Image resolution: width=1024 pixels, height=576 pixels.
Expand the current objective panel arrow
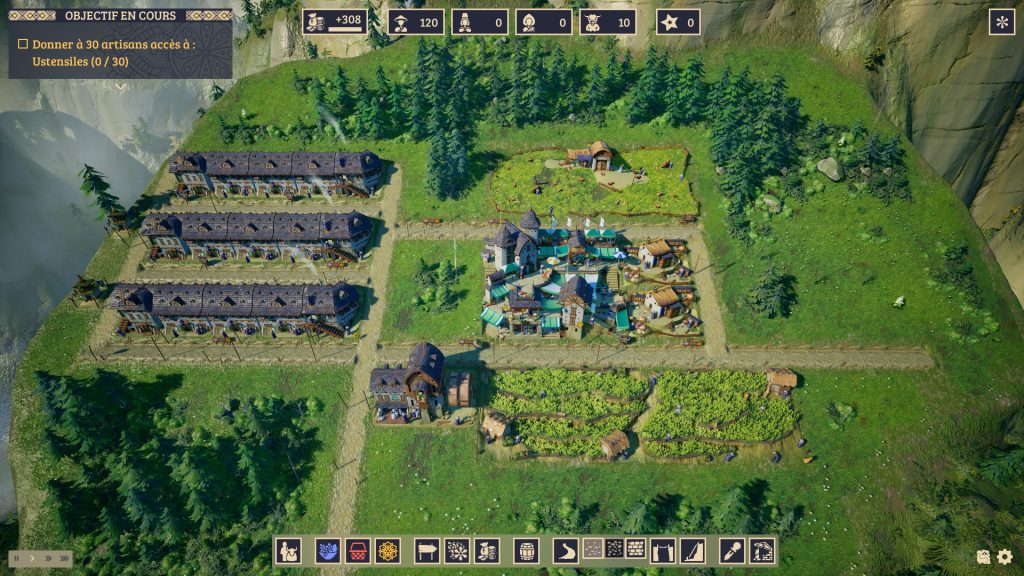pos(121,86)
